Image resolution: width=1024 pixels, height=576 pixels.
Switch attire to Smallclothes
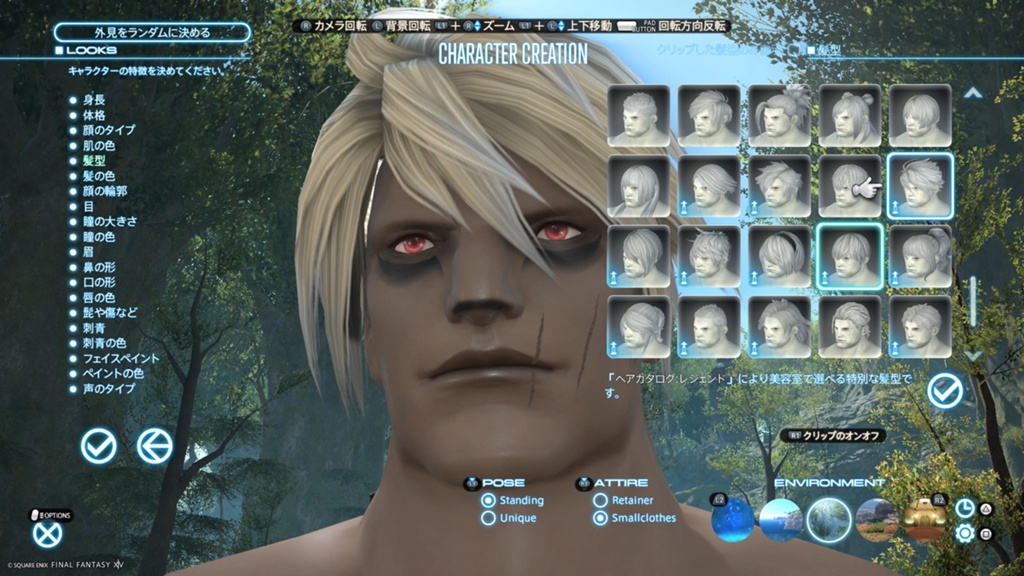click(601, 518)
